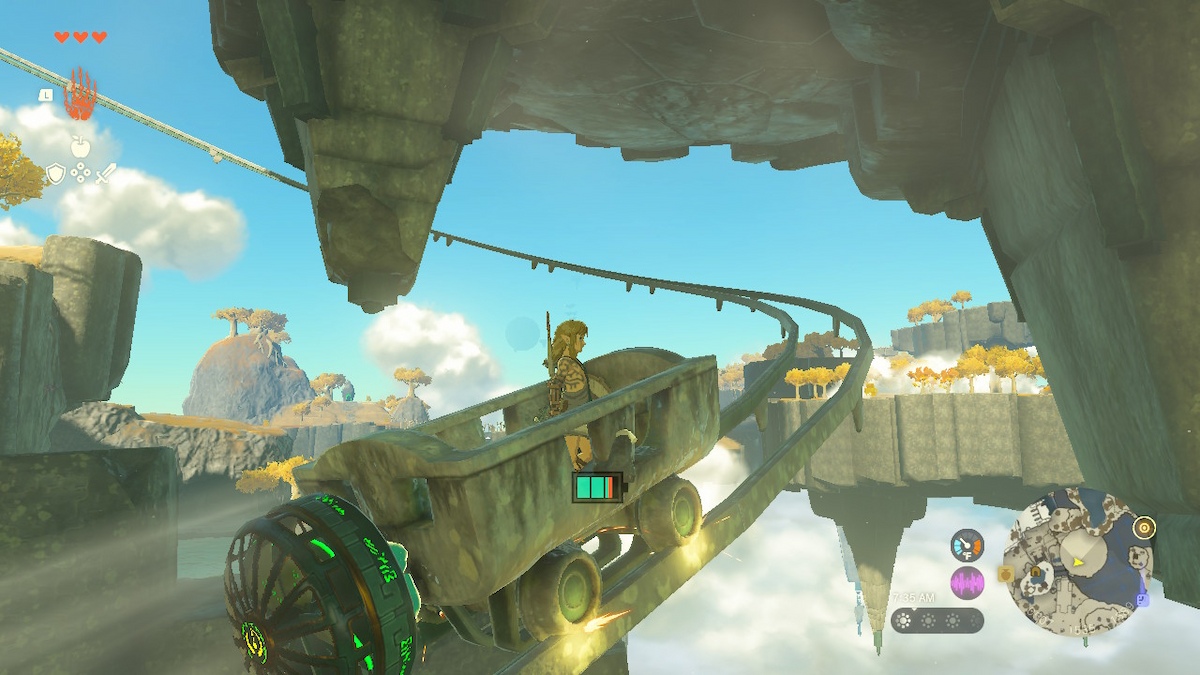Image resolution: width=1200 pixels, height=675 pixels.
Task: Click the purple sound meter icon
Action: click(x=967, y=582)
